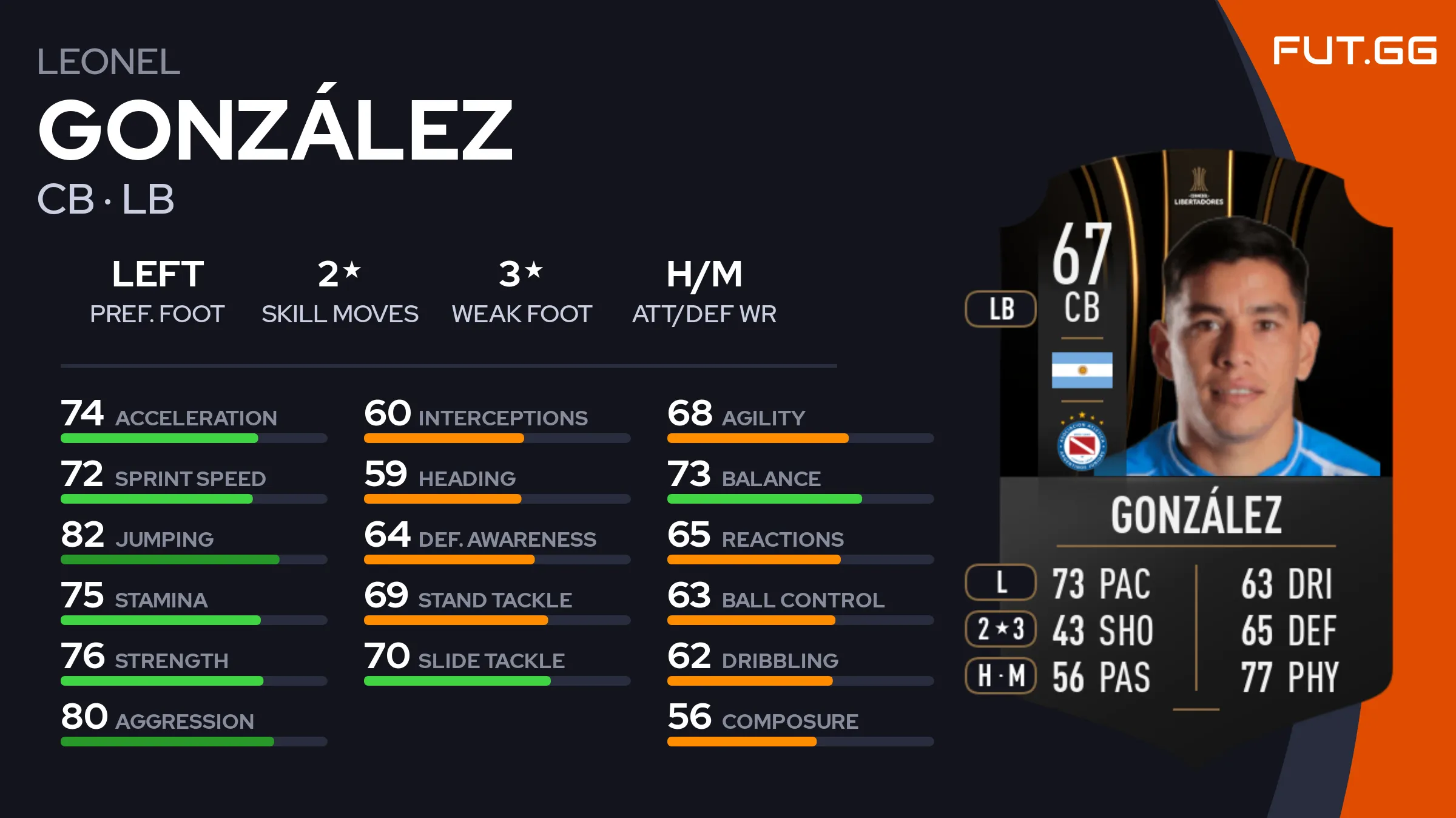Viewport: 1456px width, 818px height.
Task: Choose the LB alternate position badge
Action: (1000, 309)
